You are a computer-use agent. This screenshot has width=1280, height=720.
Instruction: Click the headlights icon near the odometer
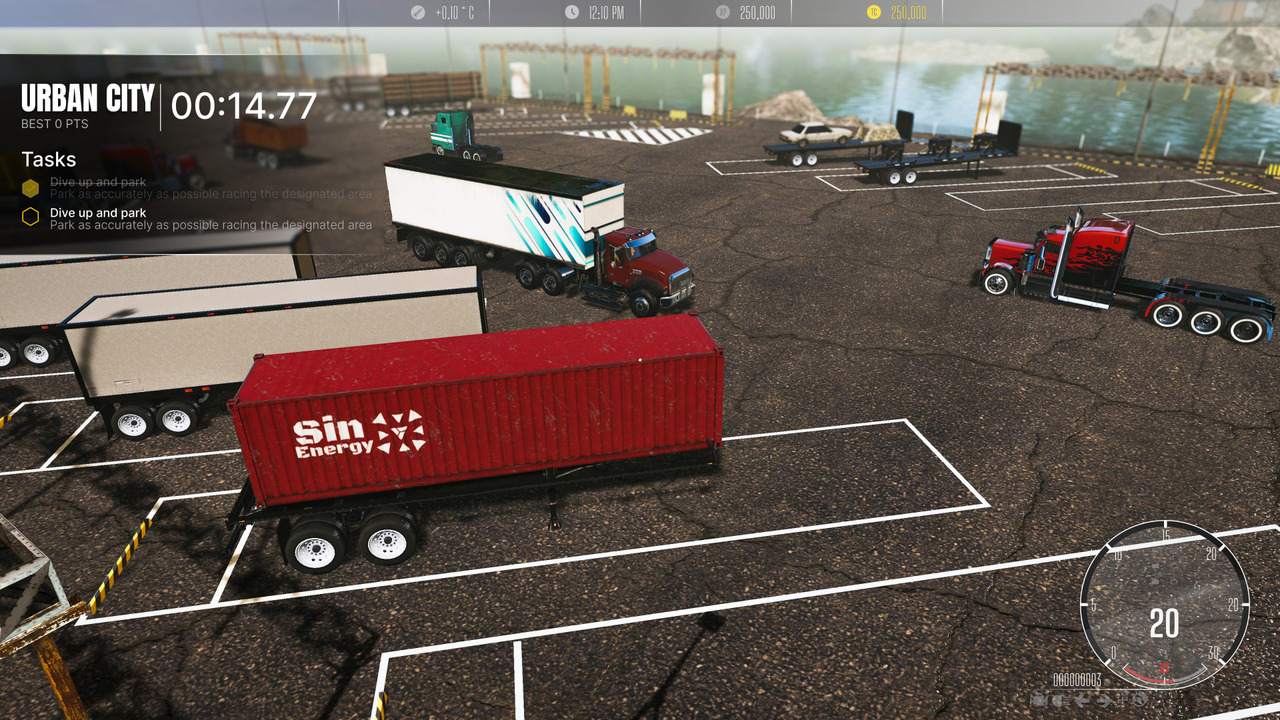point(1058,700)
